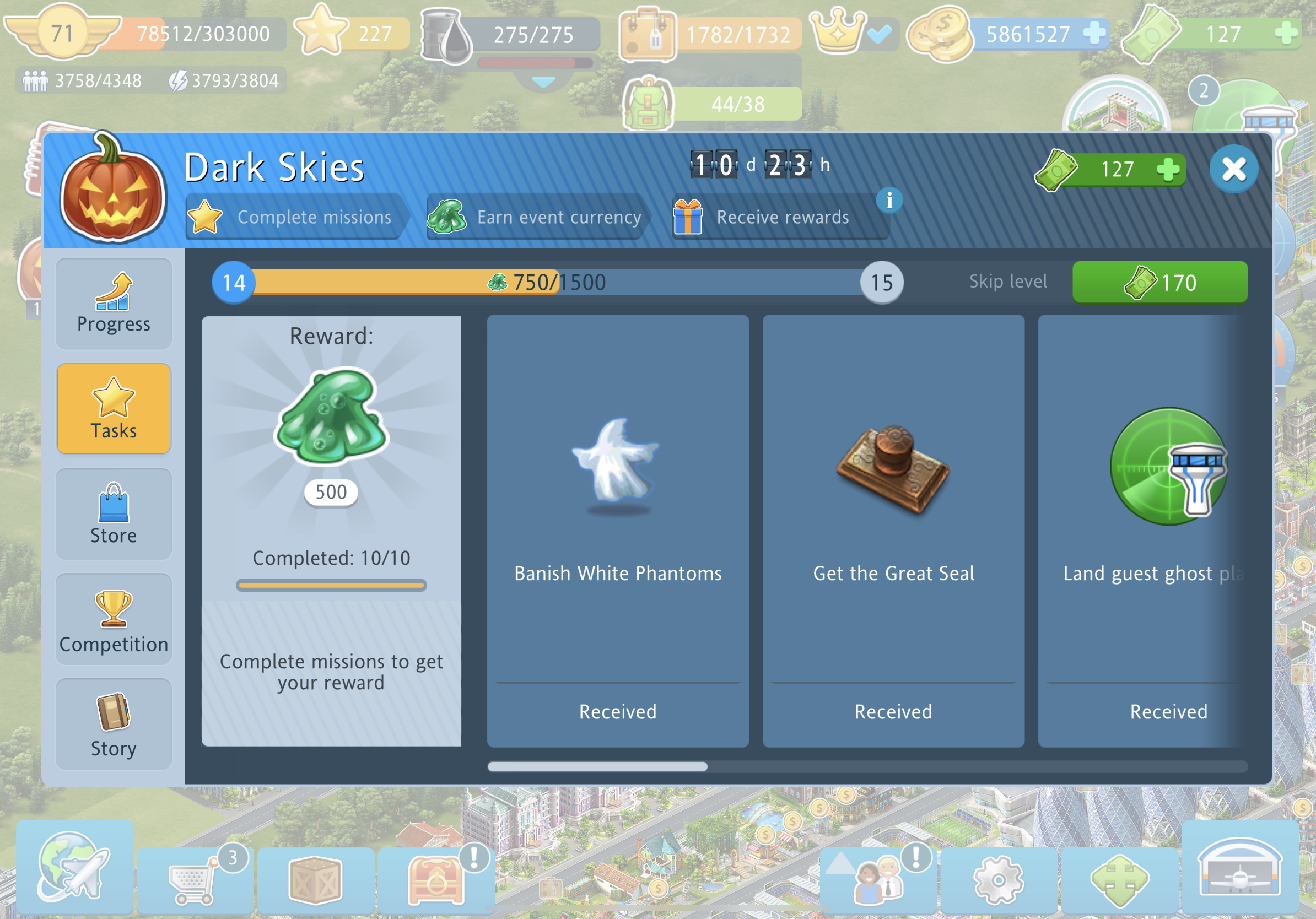The height and width of the screenshot is (919, 1316).
Task: Open the Progress tab
Action: pyautogui.click(x=114, y=304)
